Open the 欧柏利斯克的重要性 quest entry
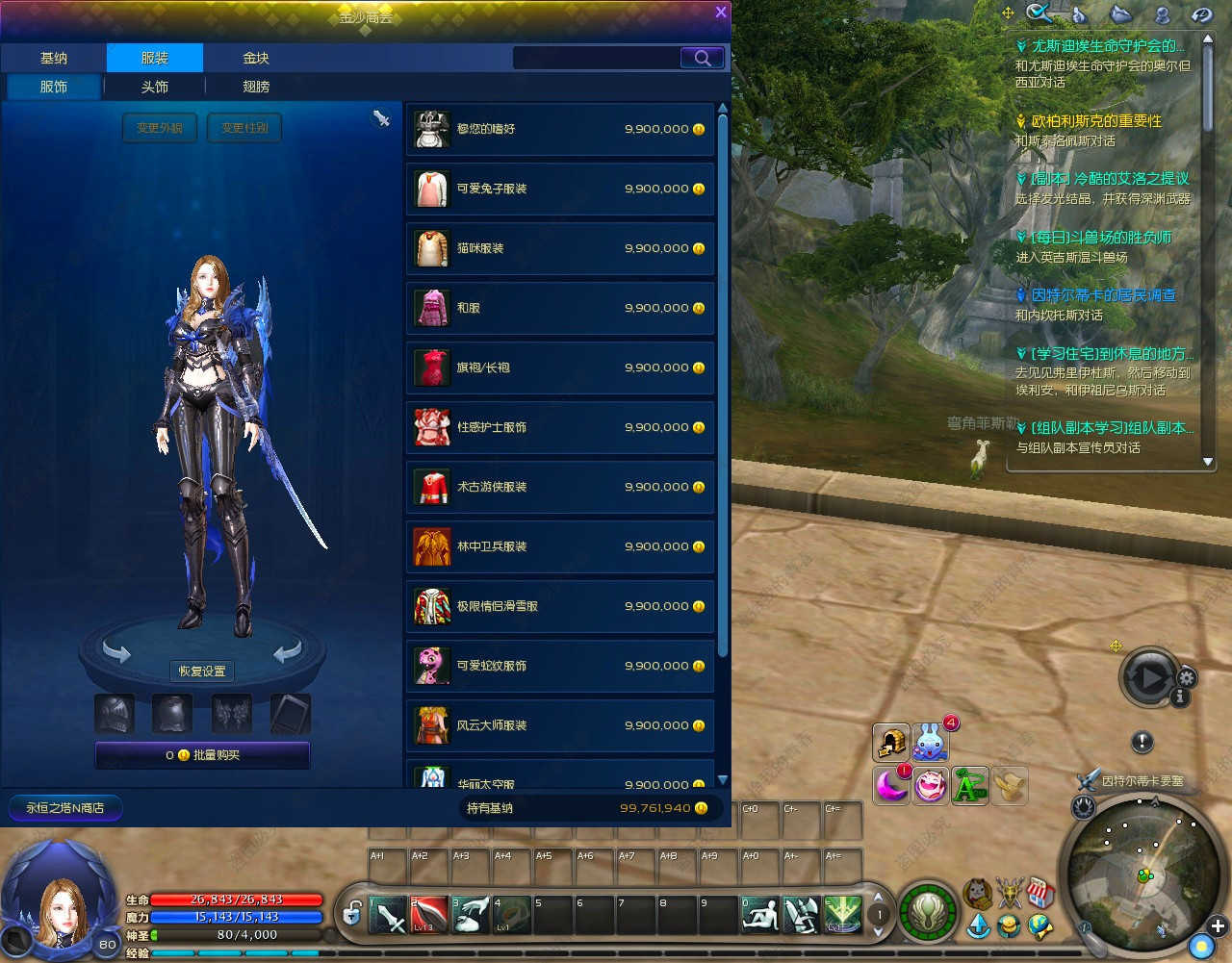Viewport: 1232px width, 963px height. tap(1096, 121)
